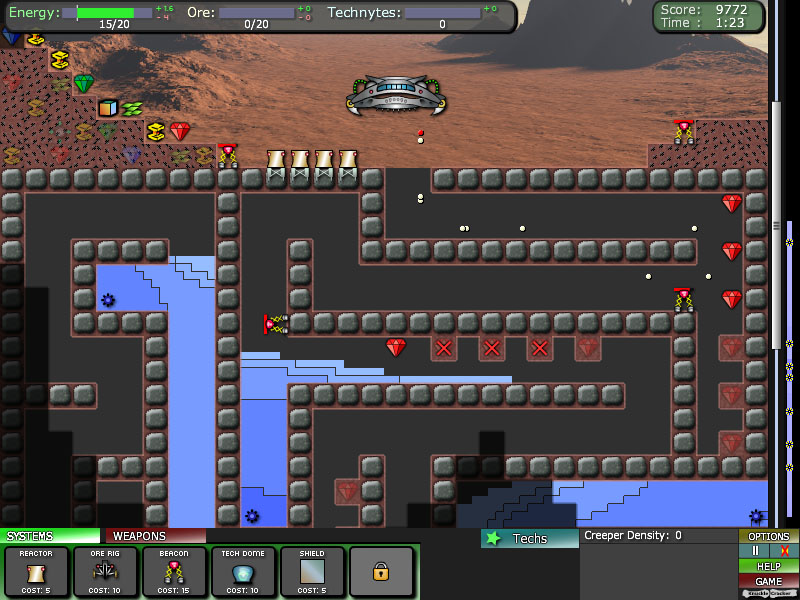The height and width of the screenshot is (600, 800).
Task: Select the Reactor build button
Action: 36,572
